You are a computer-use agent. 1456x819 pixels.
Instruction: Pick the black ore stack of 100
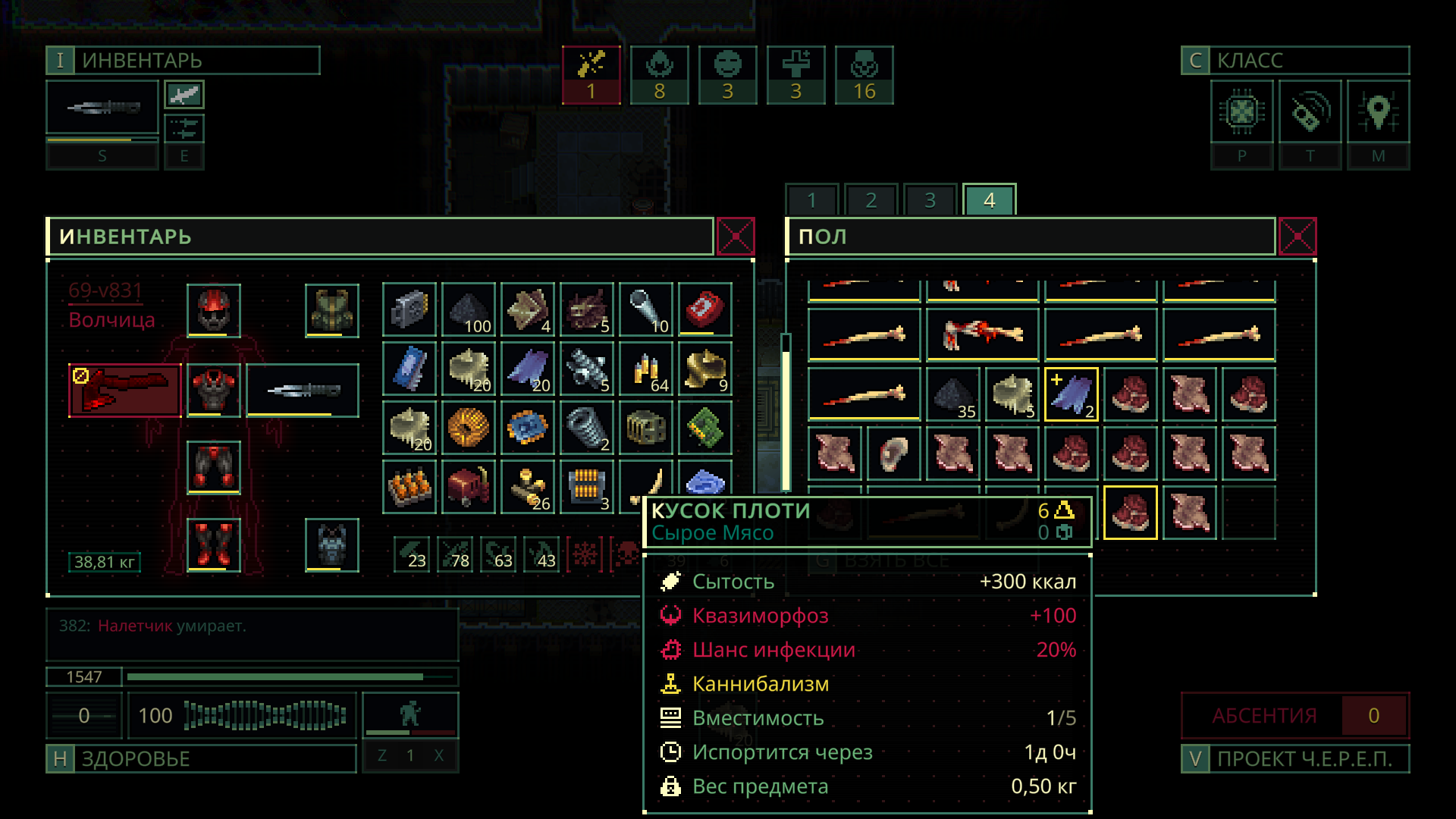(x=469, y=310)
